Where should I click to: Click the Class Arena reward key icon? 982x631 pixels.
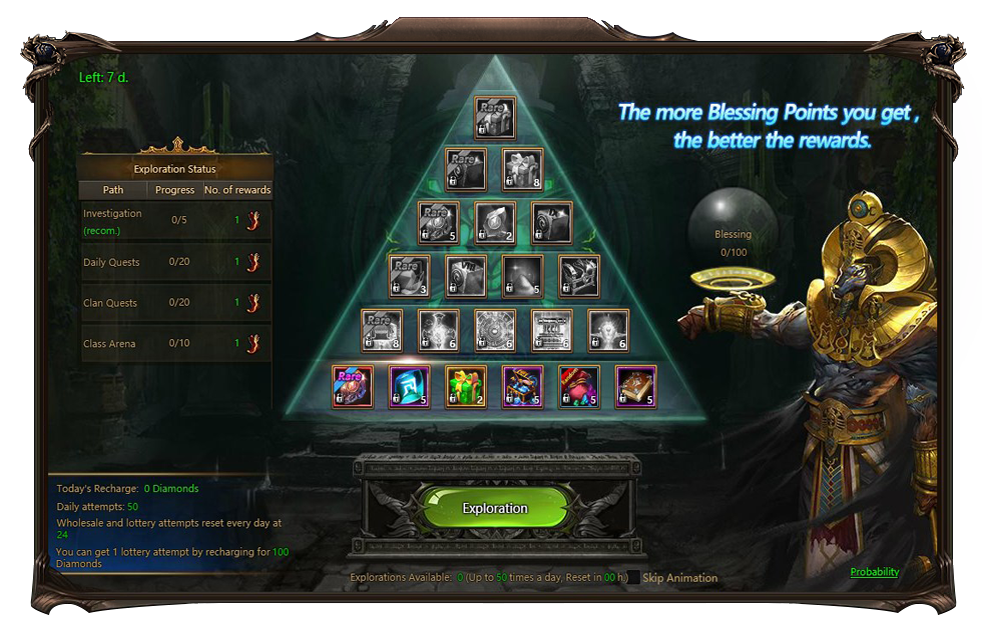[253, 344]
